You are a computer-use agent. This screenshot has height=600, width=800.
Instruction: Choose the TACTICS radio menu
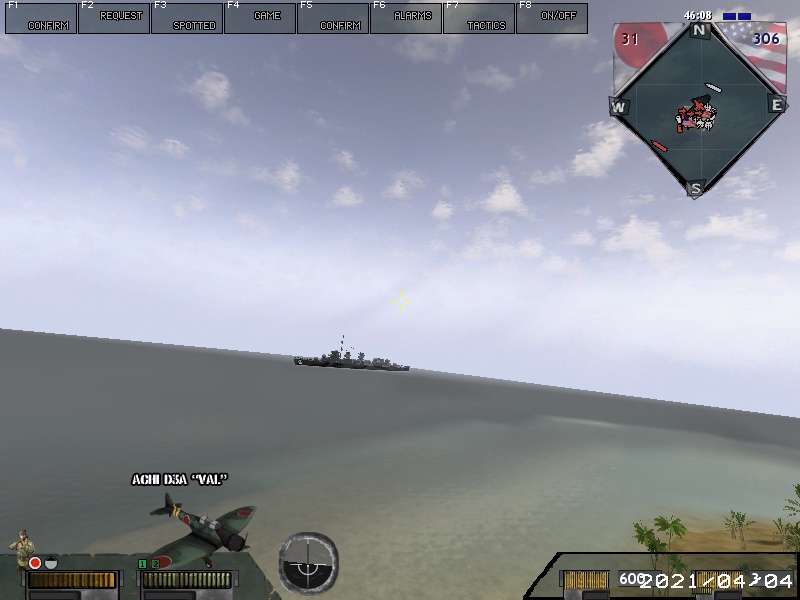(479, 18)
